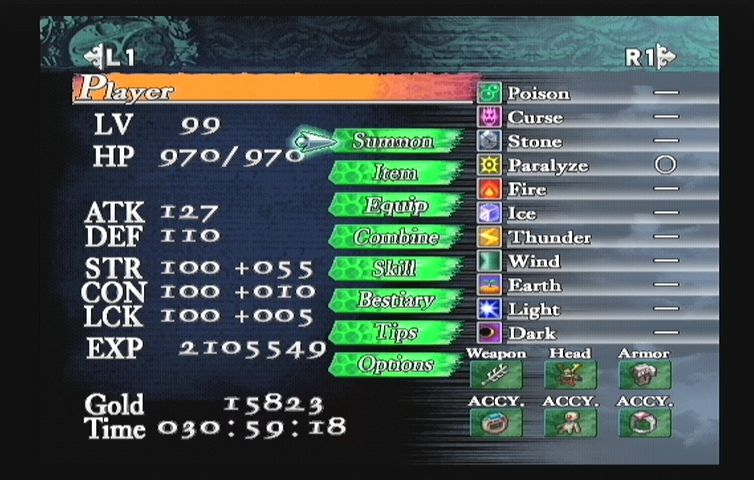Select the Head equipment helmet slot
This screenshot has height=480, width=754.
pos(570,375)
